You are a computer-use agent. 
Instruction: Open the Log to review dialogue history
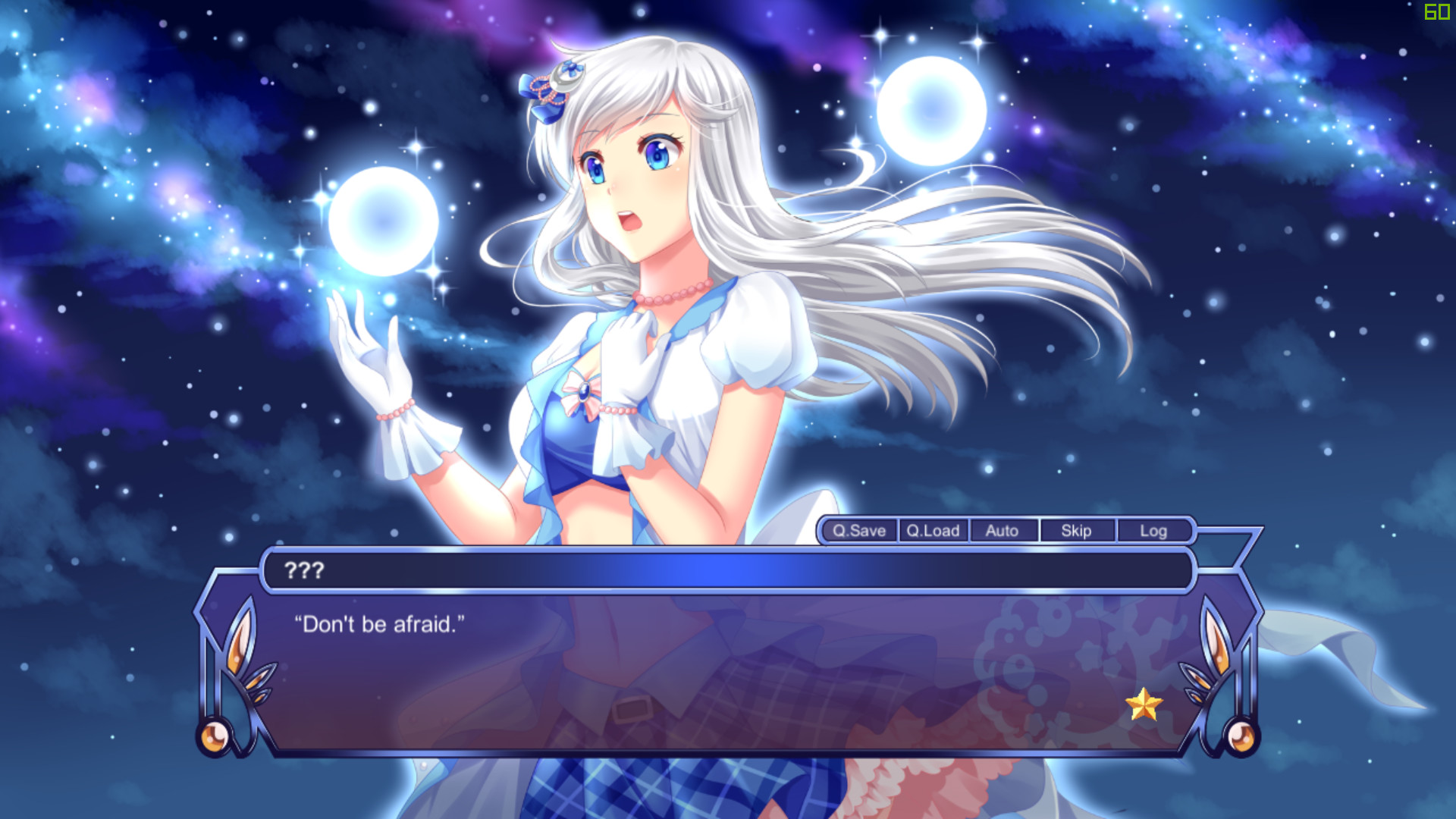pyautogui.click(x=1153, y=531)
